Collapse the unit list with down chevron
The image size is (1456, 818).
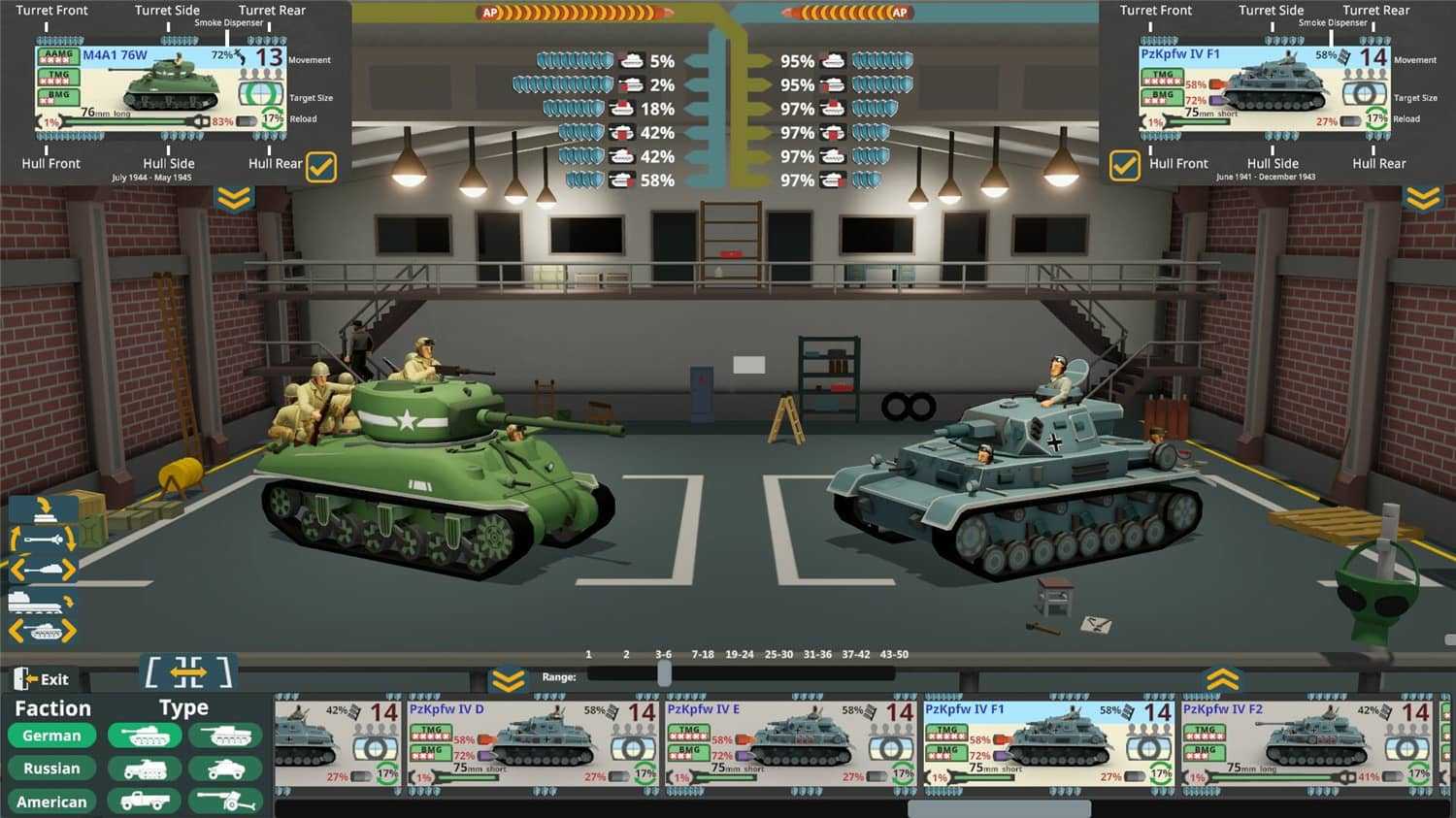click(508, 680)
